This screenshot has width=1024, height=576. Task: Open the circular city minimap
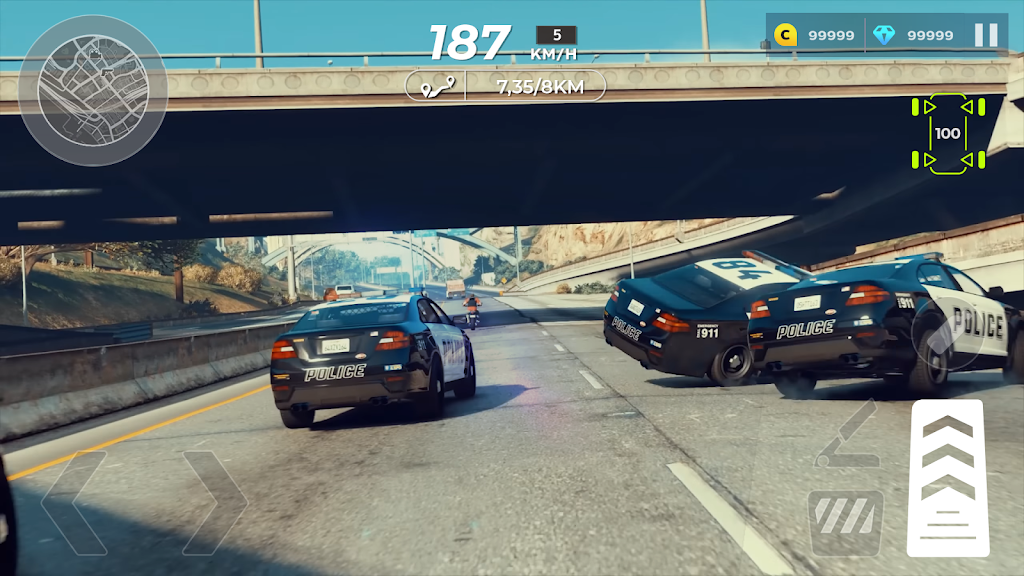[x=92, y=90]
